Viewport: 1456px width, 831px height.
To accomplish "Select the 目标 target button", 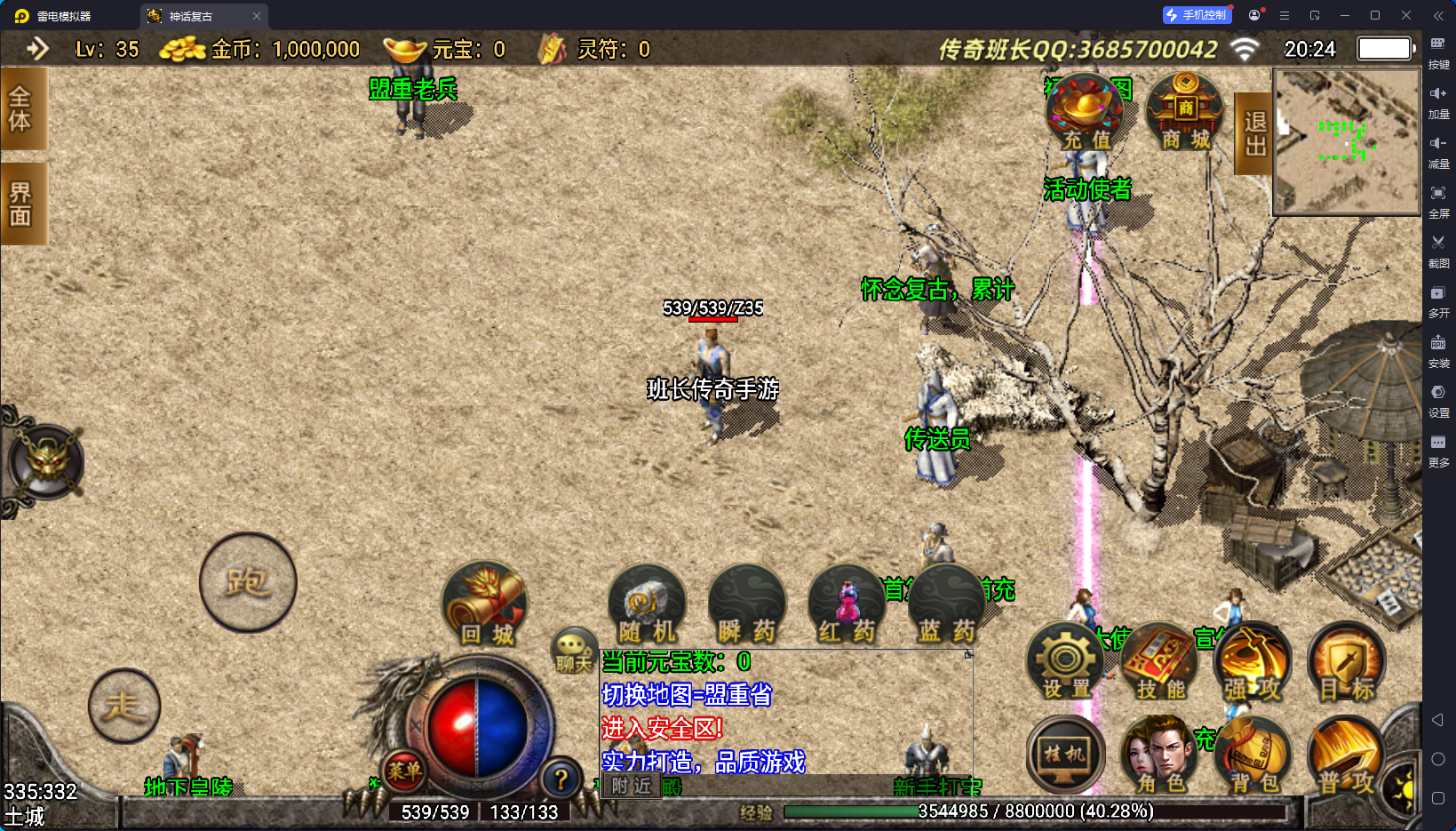I will (1347, 662).
